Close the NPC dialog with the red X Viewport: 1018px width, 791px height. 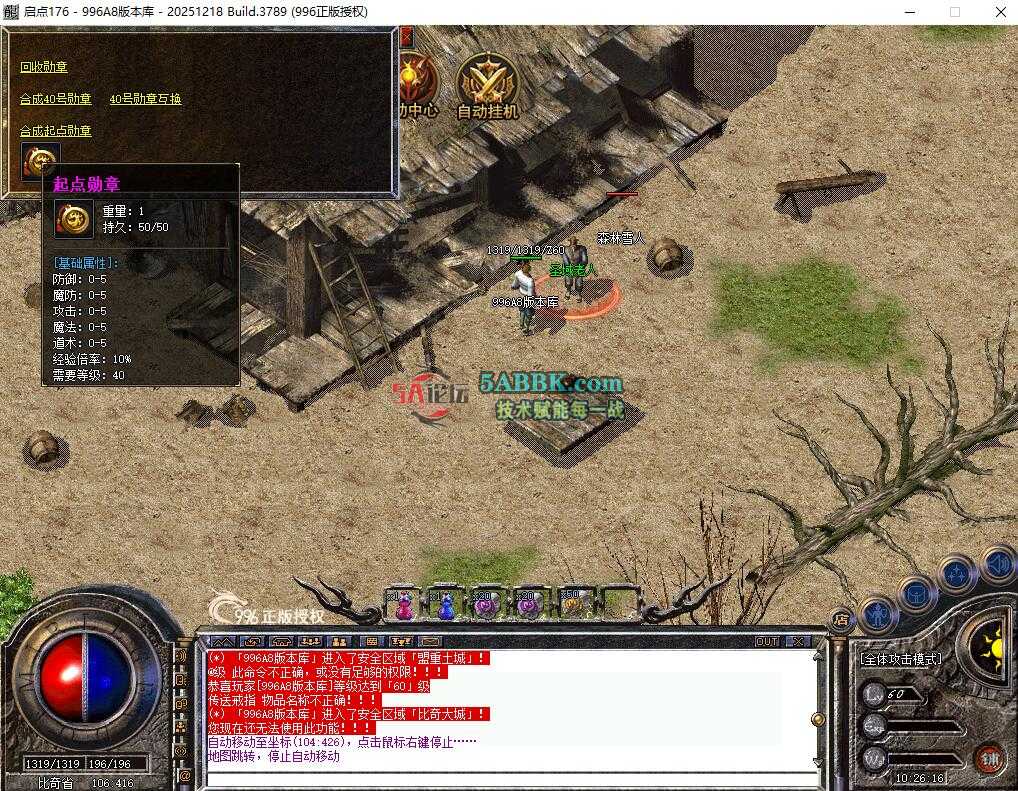coord(406,38)
